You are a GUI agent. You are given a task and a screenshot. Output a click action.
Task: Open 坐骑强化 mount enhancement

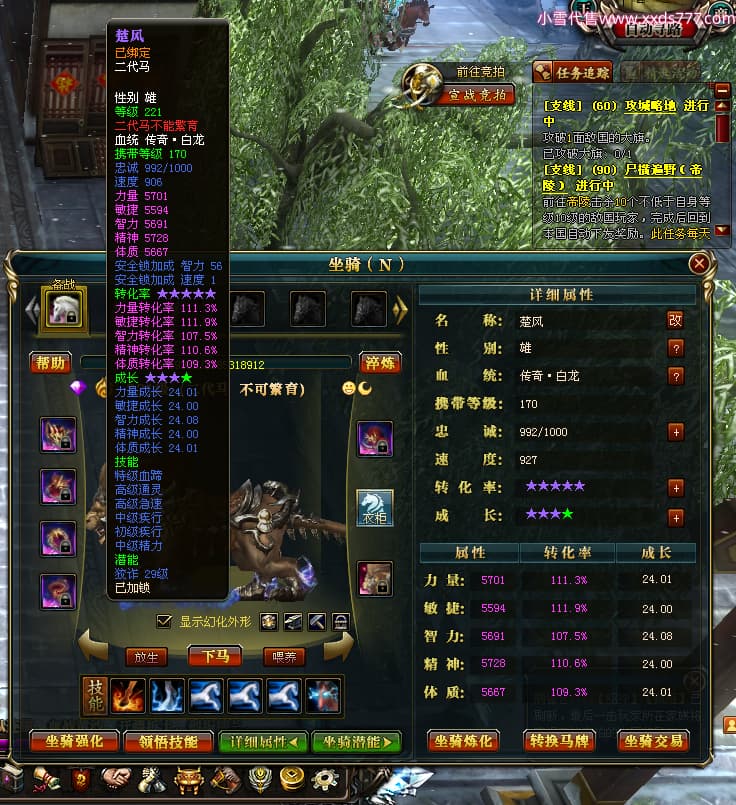(73, 741)
